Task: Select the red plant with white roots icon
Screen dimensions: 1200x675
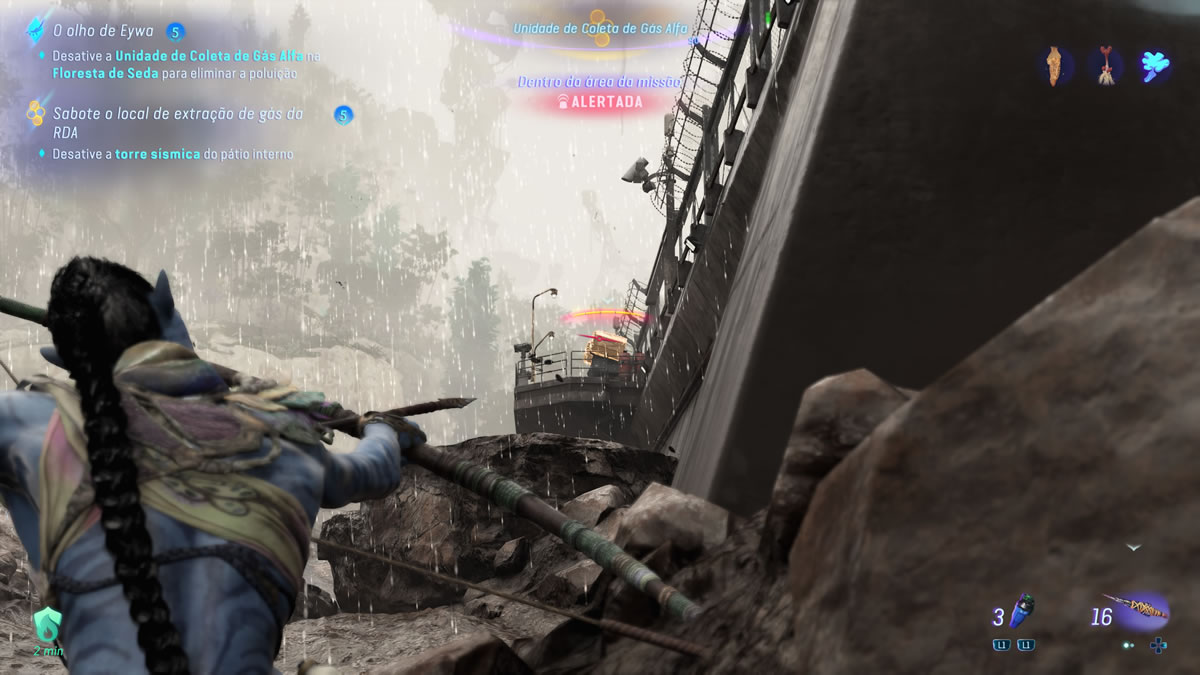Action: (x=1106, y=66)
